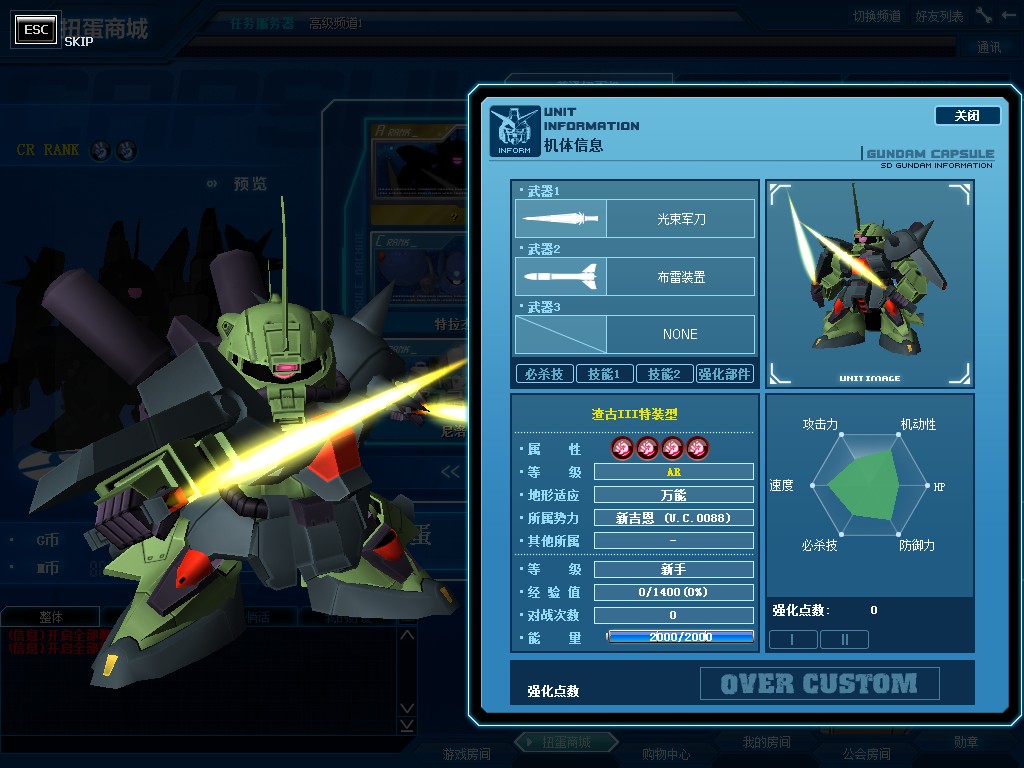Open the 好友列表 friends list
The width and height of the screenshot is (1024, 768).
tap(939, 16)
